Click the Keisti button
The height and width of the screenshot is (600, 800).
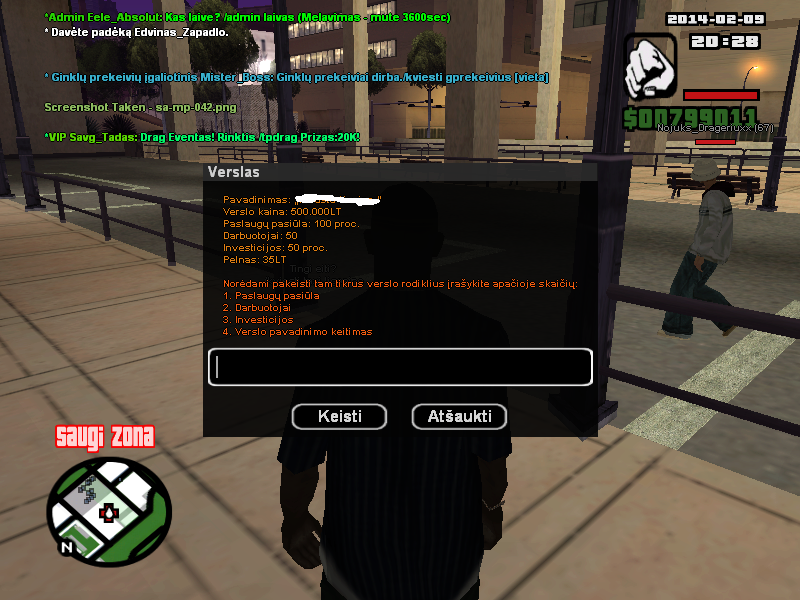340,416
